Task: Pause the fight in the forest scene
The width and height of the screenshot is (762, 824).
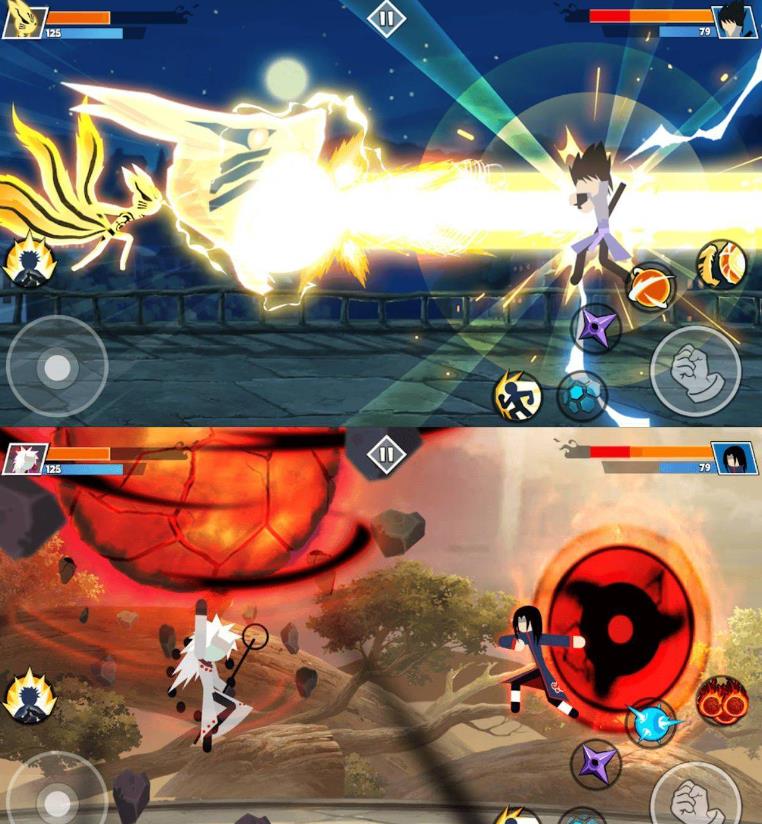Action: click(385, 453)
